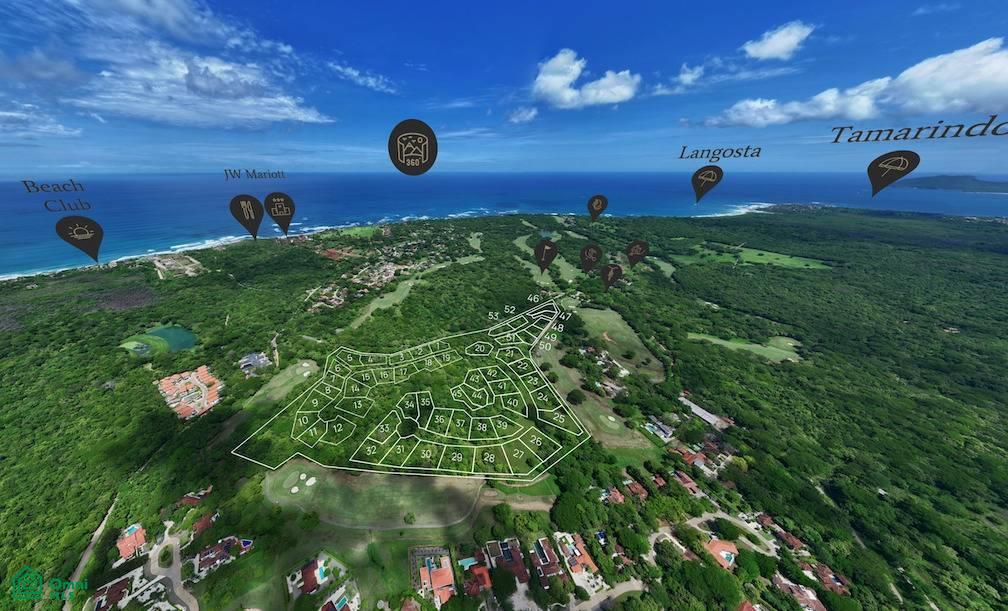The height and width of the screenshot is (611, 1008).
Task: Select lot 30 on the site plan
Action: 425,454
